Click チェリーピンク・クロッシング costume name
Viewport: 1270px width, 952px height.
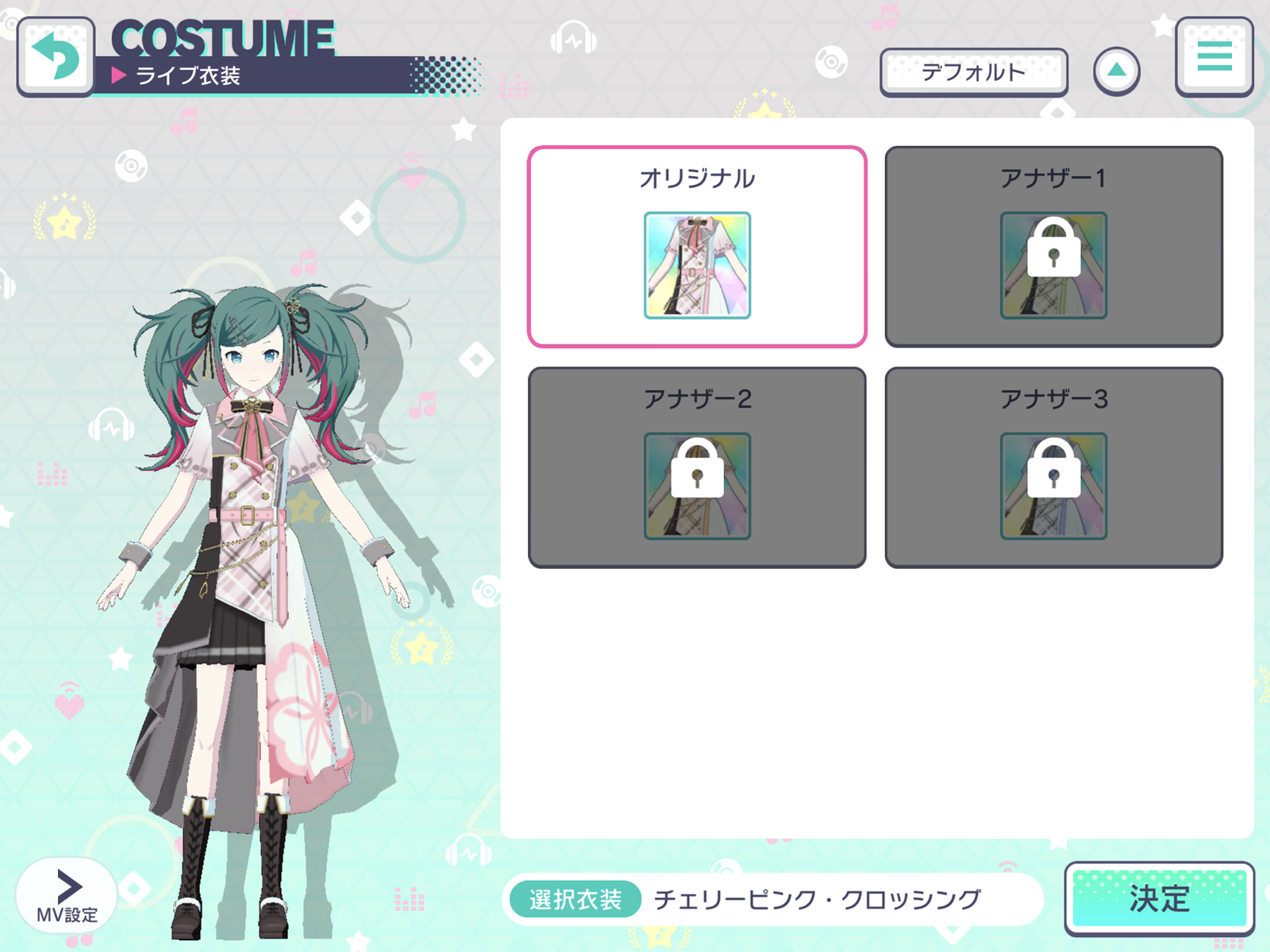816,899
